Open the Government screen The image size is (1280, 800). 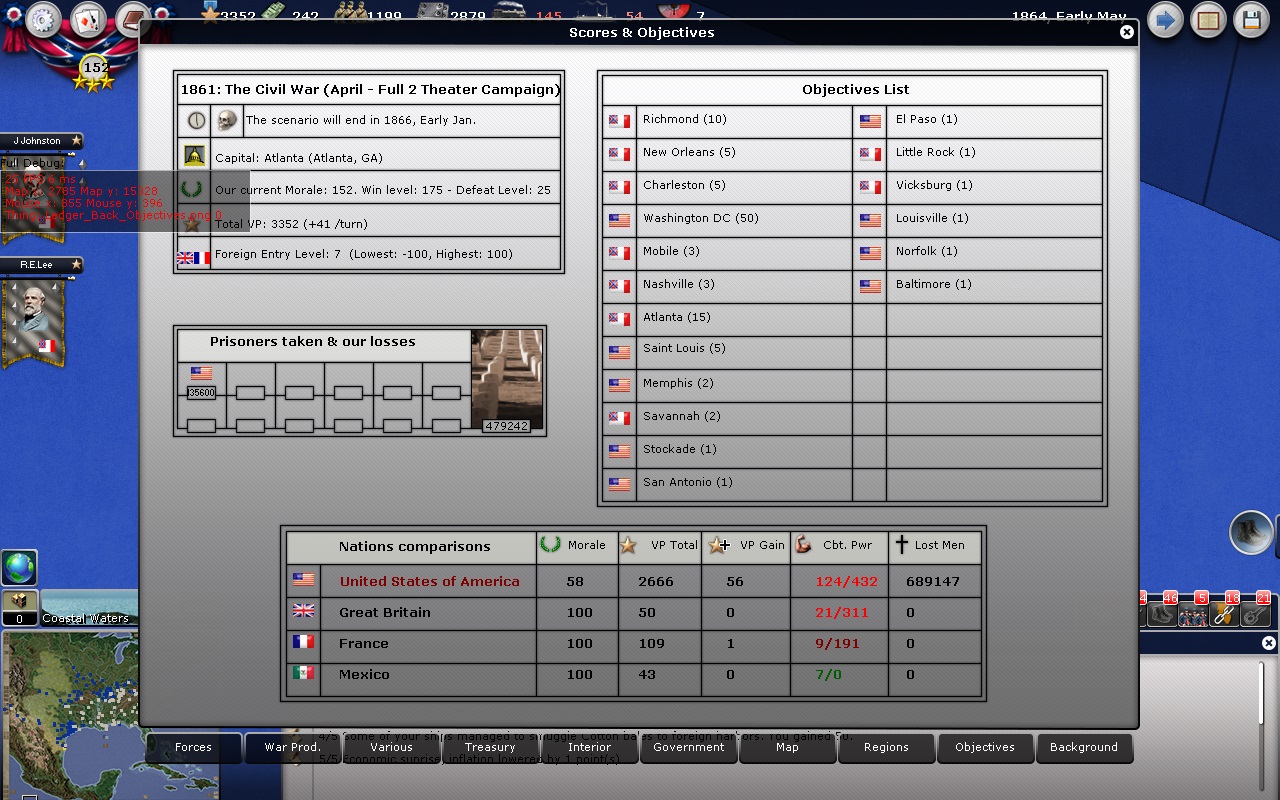688,748
